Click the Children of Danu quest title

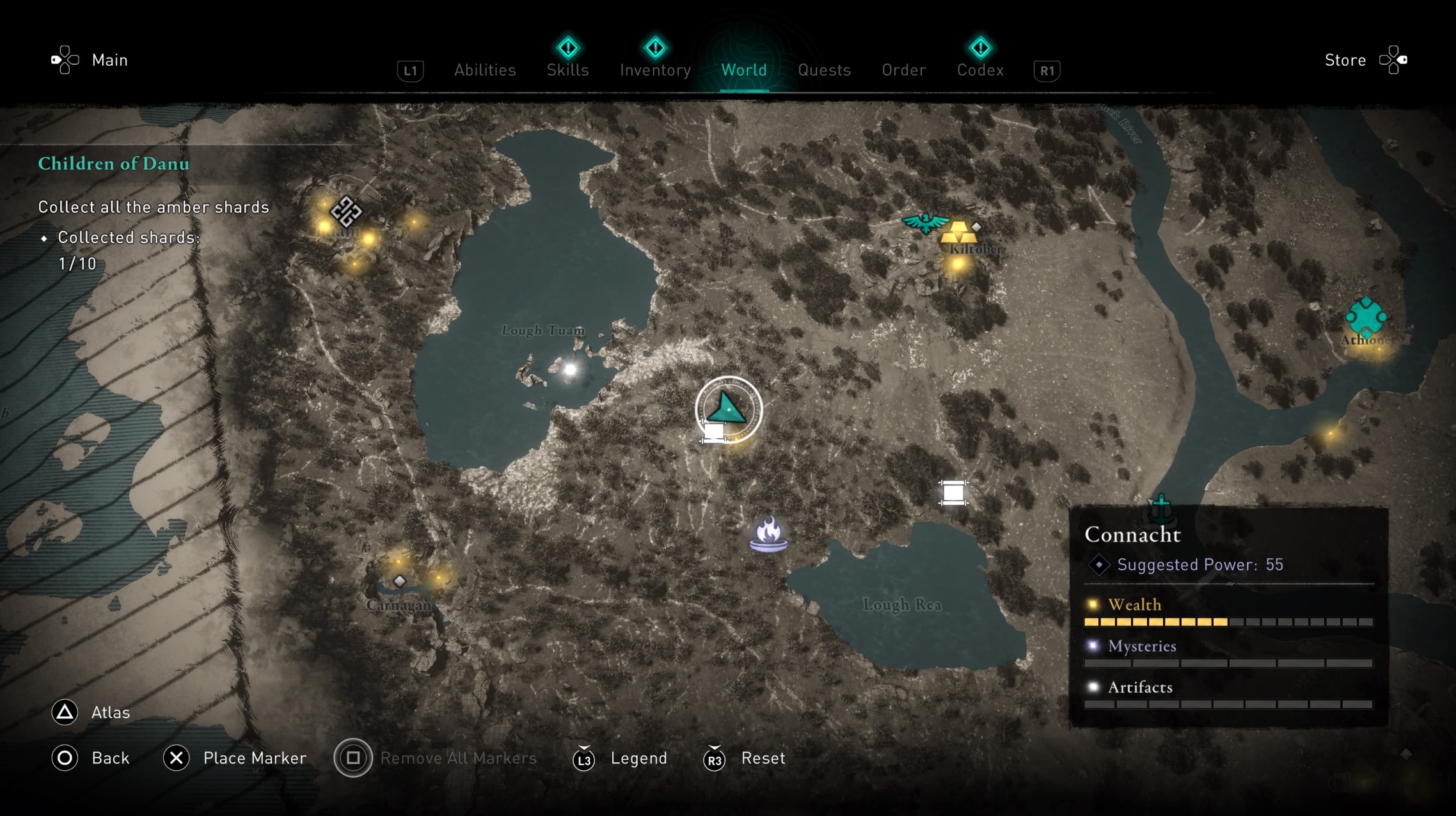tap(114, 164)
